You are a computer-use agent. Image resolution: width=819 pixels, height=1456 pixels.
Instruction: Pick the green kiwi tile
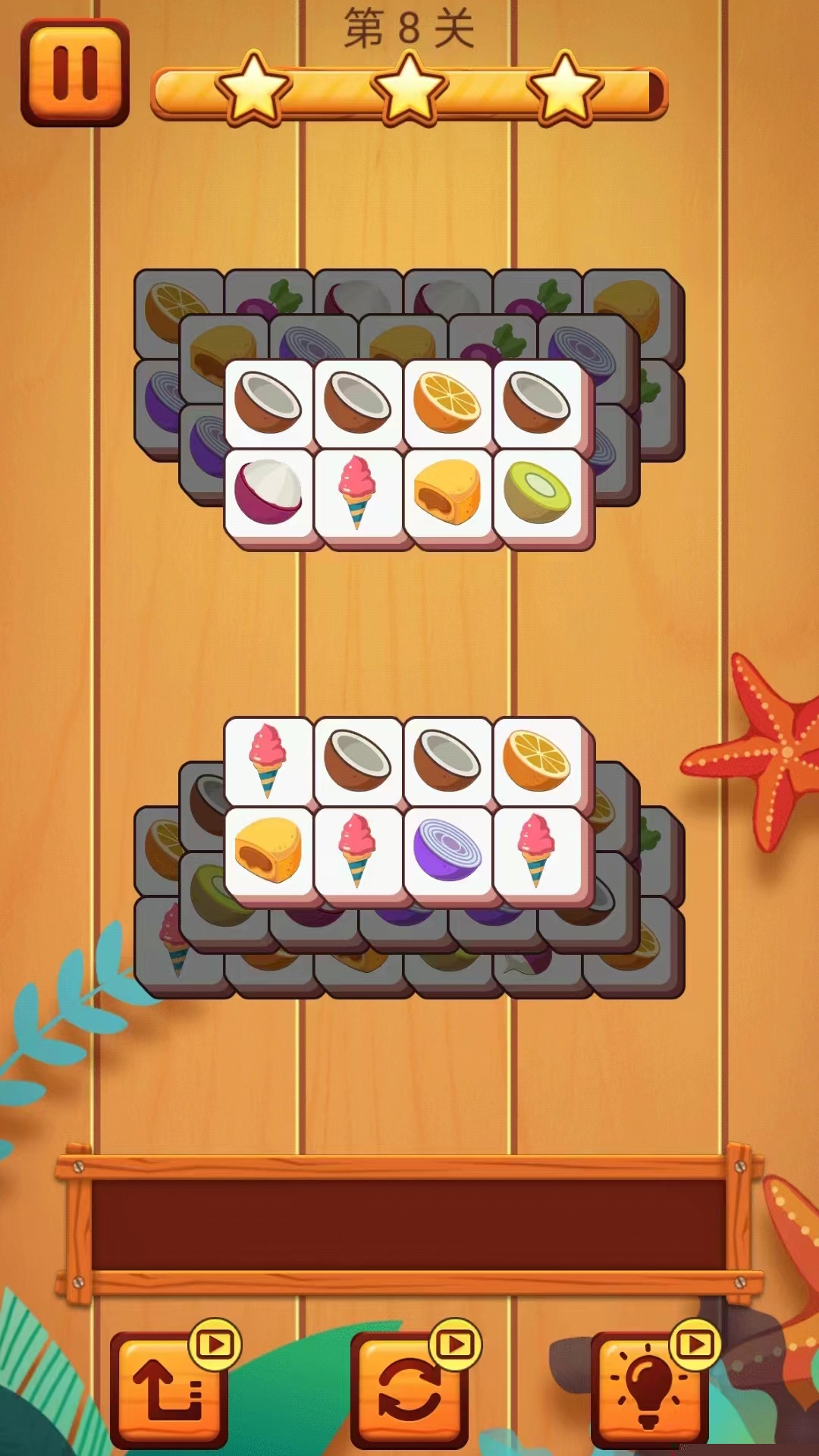[537, 493]
